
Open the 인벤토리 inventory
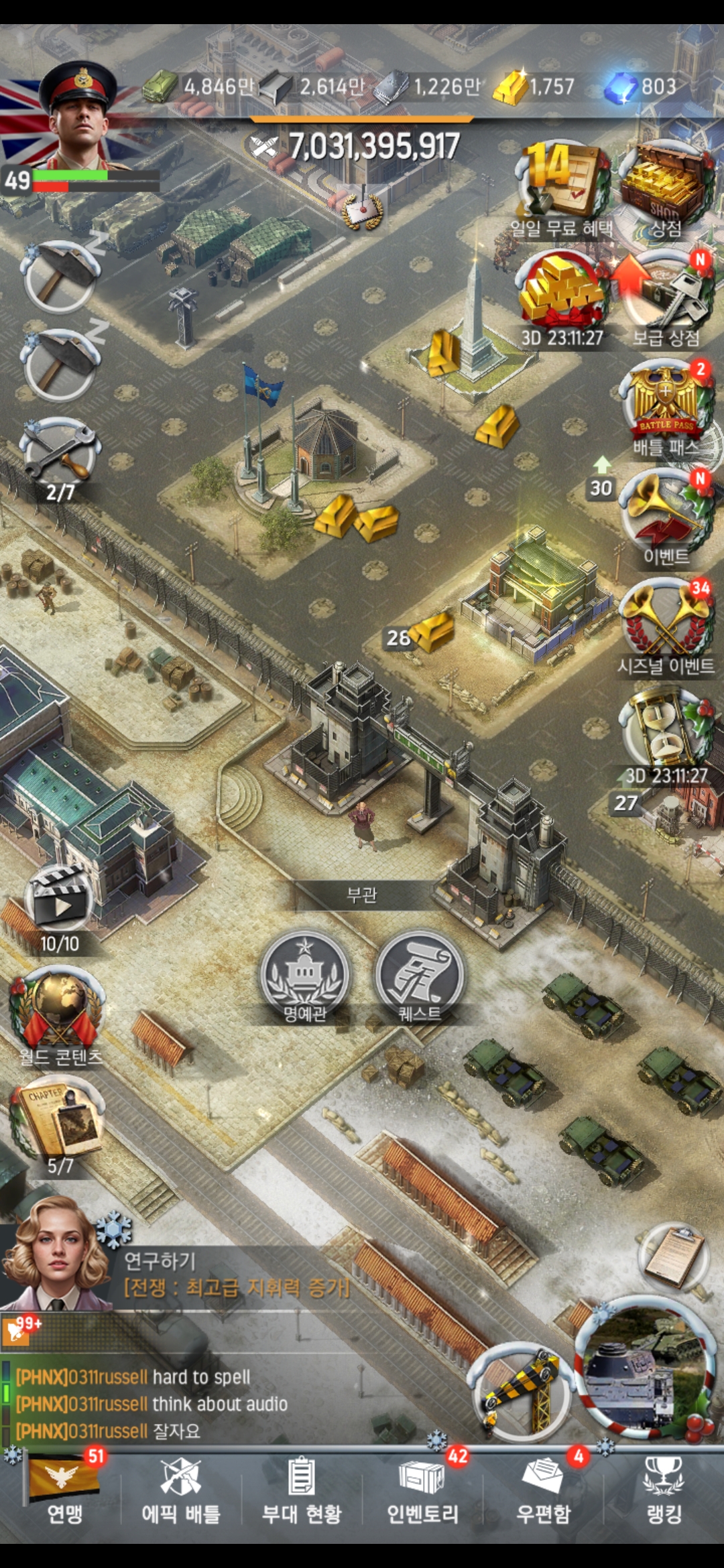422,1491
